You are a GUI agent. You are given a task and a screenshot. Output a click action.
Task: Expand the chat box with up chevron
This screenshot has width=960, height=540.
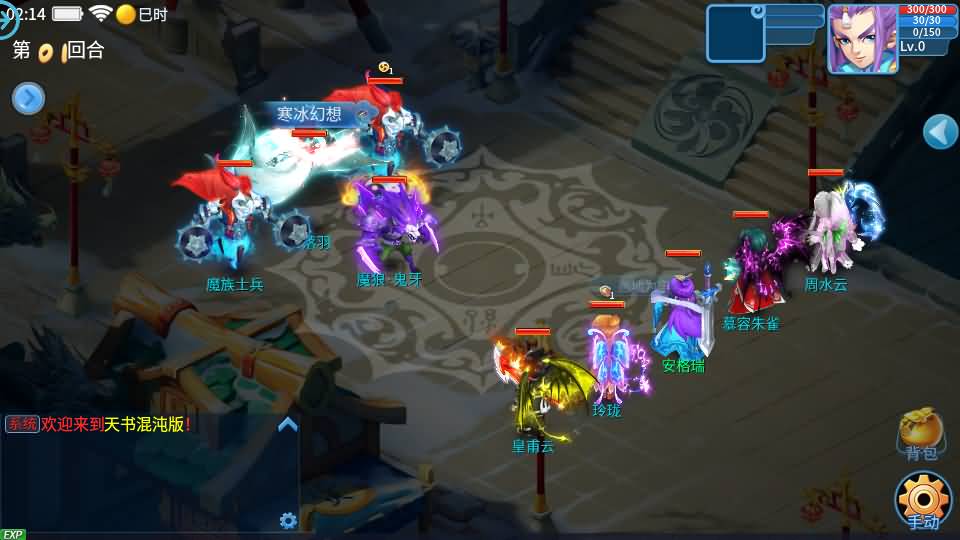pos(288,424)
